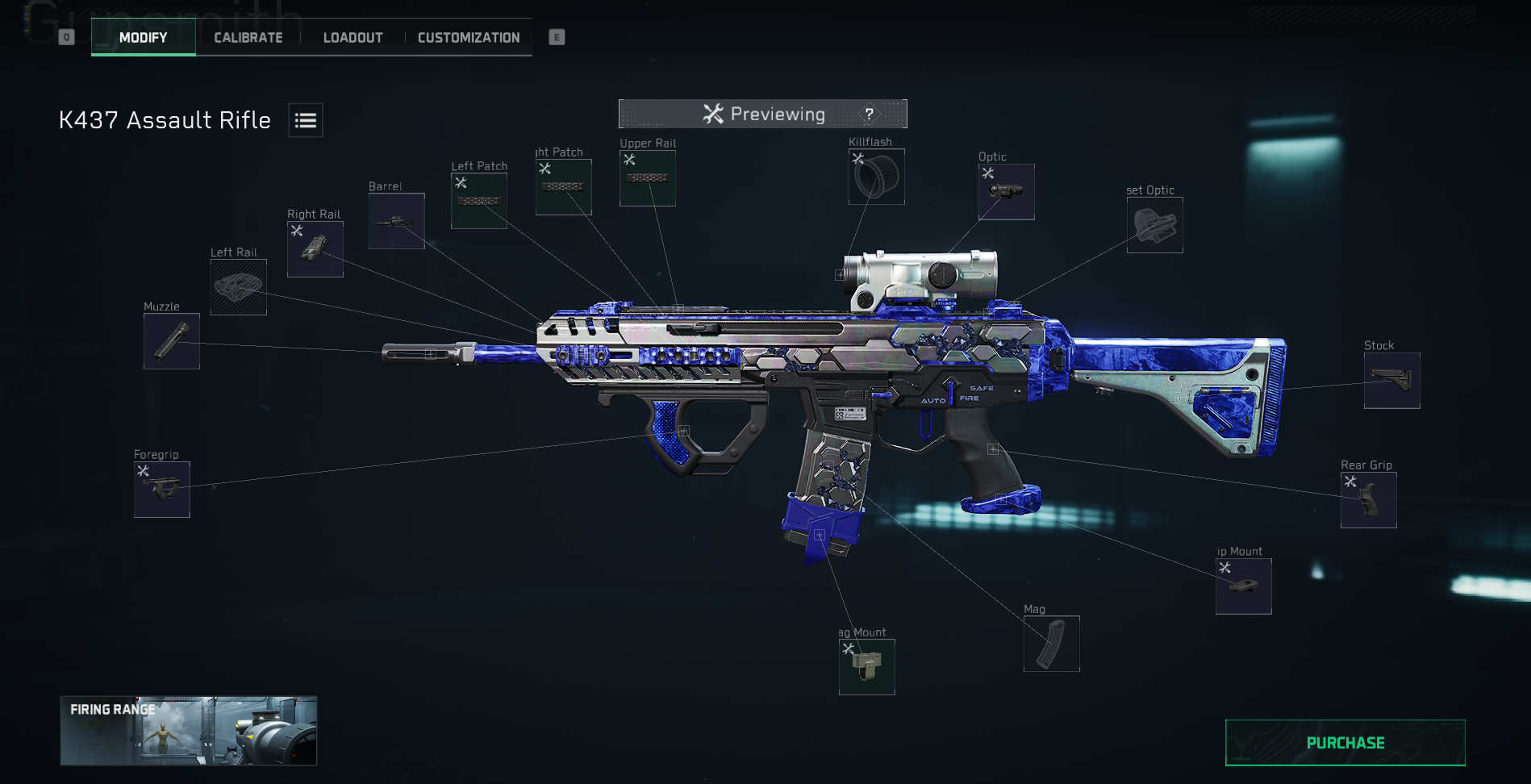The image size is (1531, 784).
Task: Open the Rear Grip slot
Action: click(1368, 499)
